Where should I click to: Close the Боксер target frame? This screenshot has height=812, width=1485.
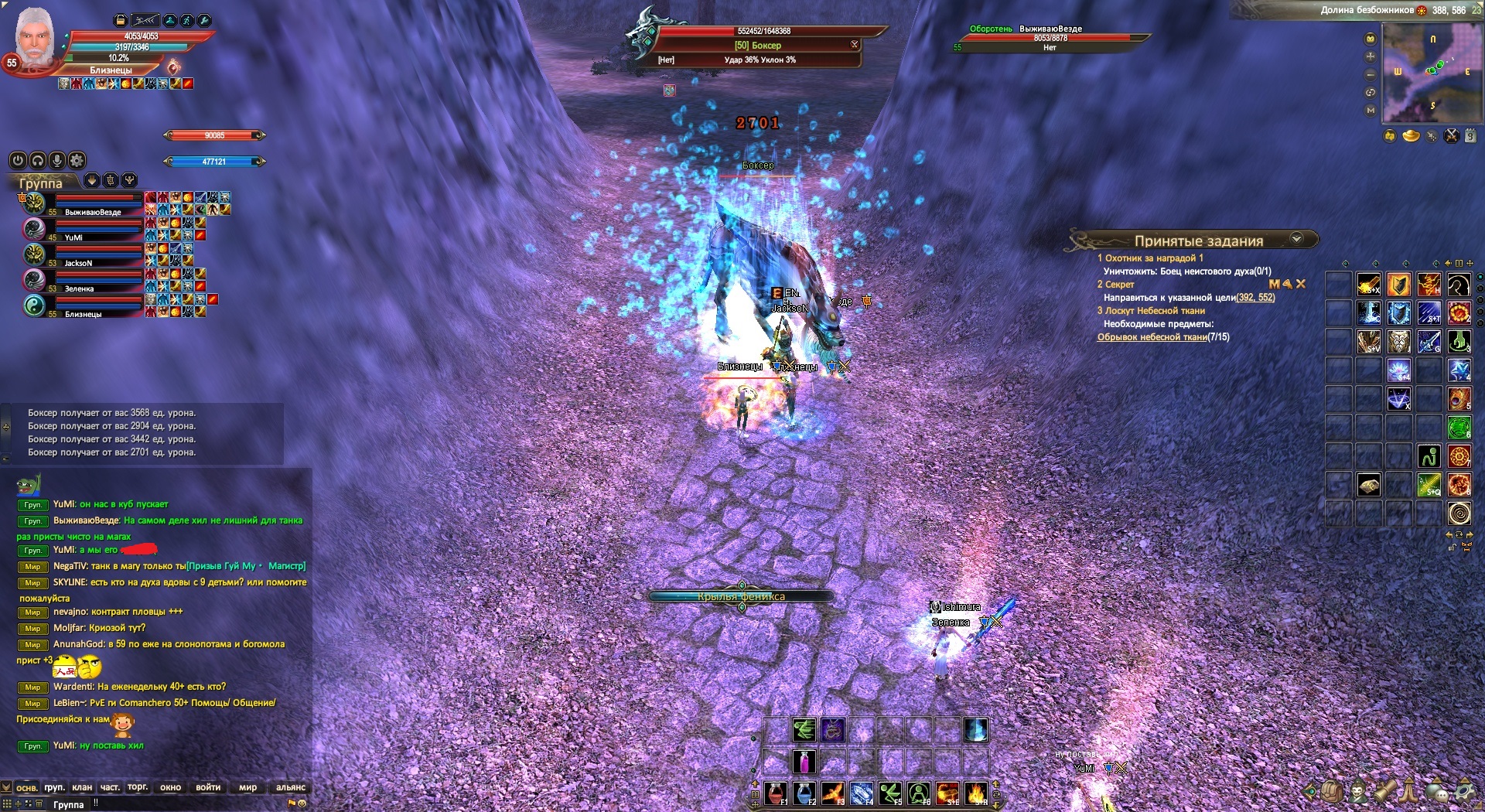pyautogui.click(x=855, y=45)
